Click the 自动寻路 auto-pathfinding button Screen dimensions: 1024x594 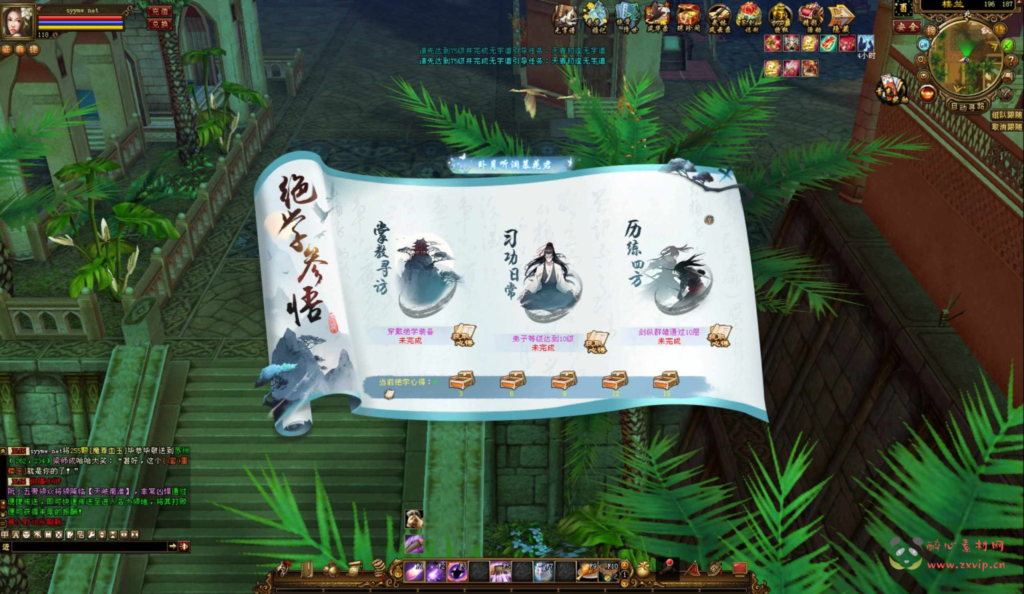(x=967, y=105)
